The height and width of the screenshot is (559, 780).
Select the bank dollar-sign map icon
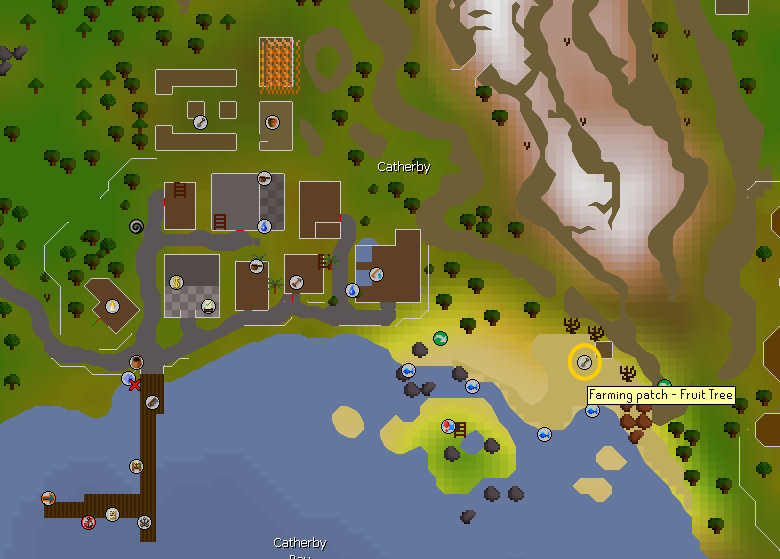pyautogui.click(x=176, y=283)
